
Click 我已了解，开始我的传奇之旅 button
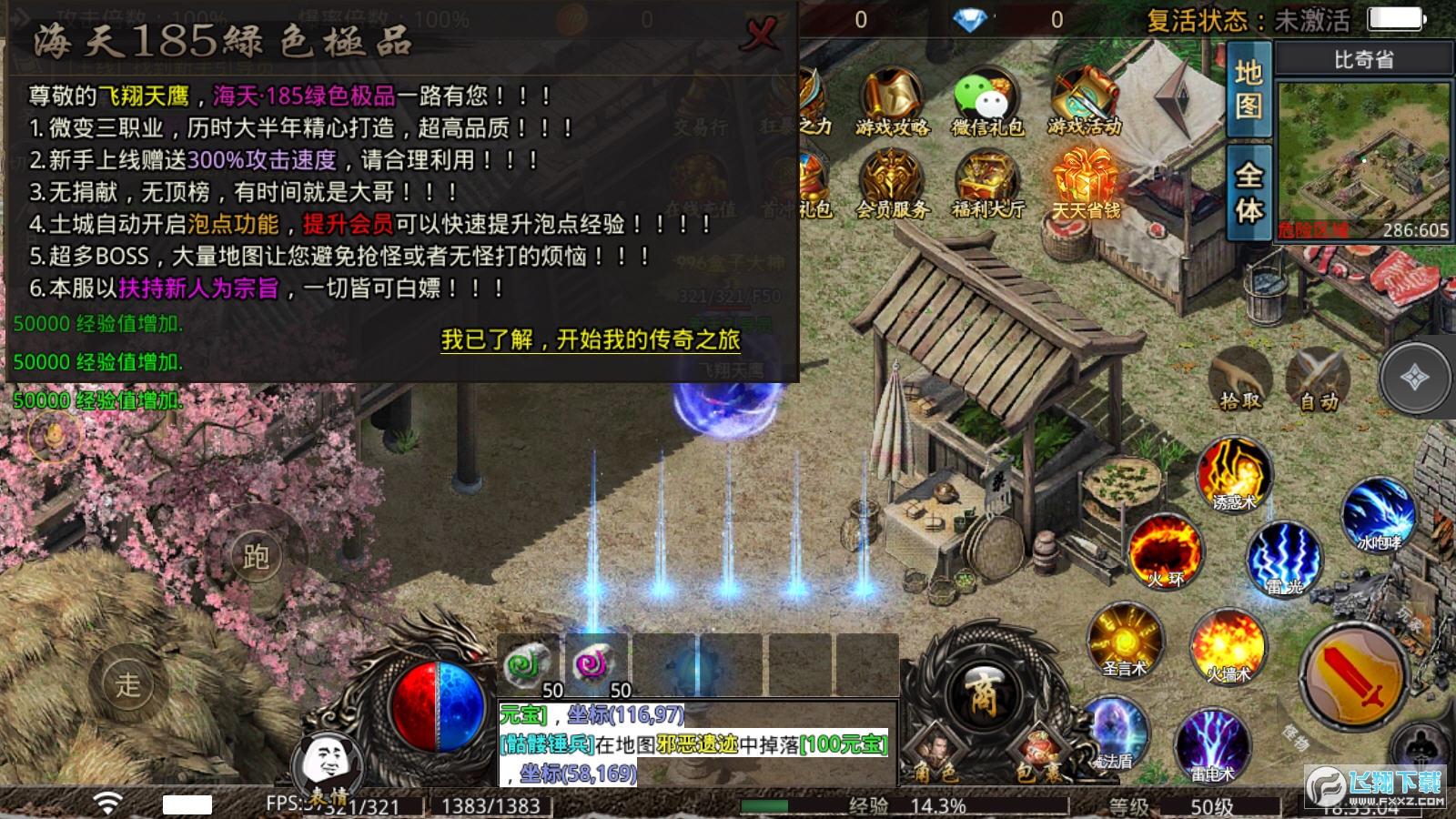click(591, 341)
